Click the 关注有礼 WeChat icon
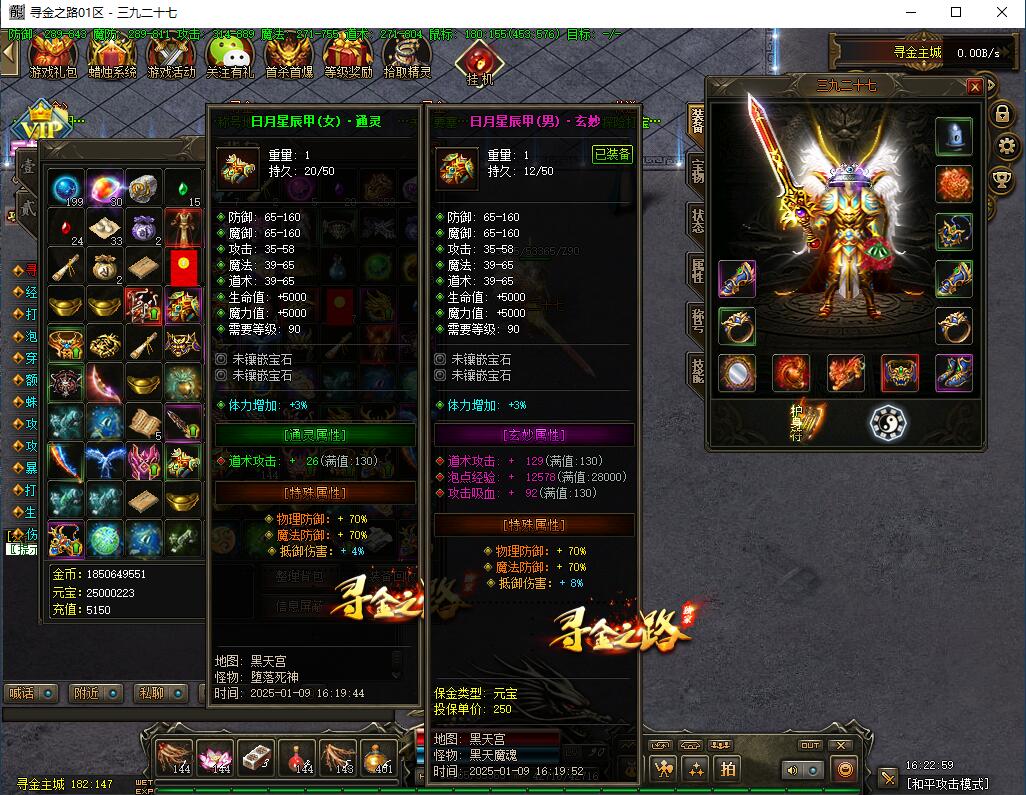1026x795 pixels. pos(230,56)
